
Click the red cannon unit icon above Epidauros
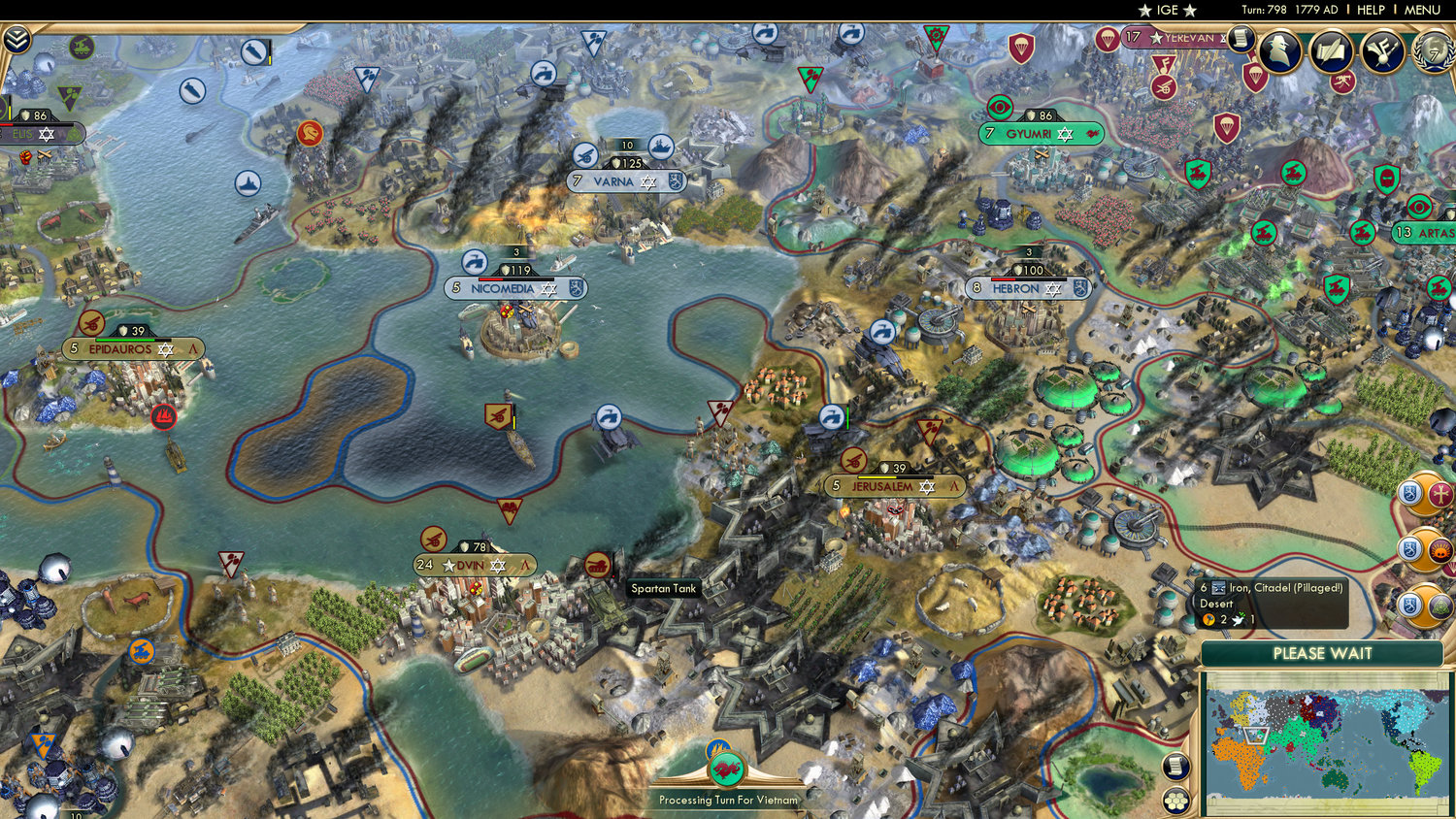(94, 324)
